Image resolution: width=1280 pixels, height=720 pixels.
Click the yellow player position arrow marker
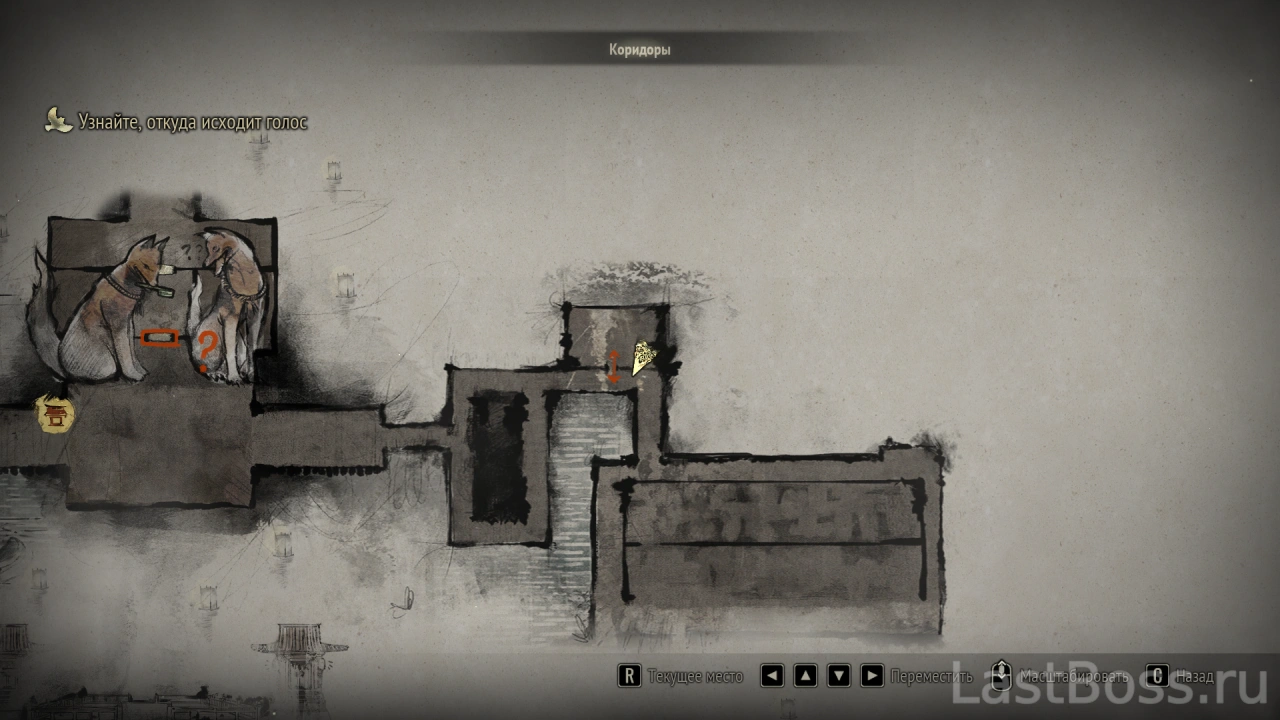[x=642, y=355]
